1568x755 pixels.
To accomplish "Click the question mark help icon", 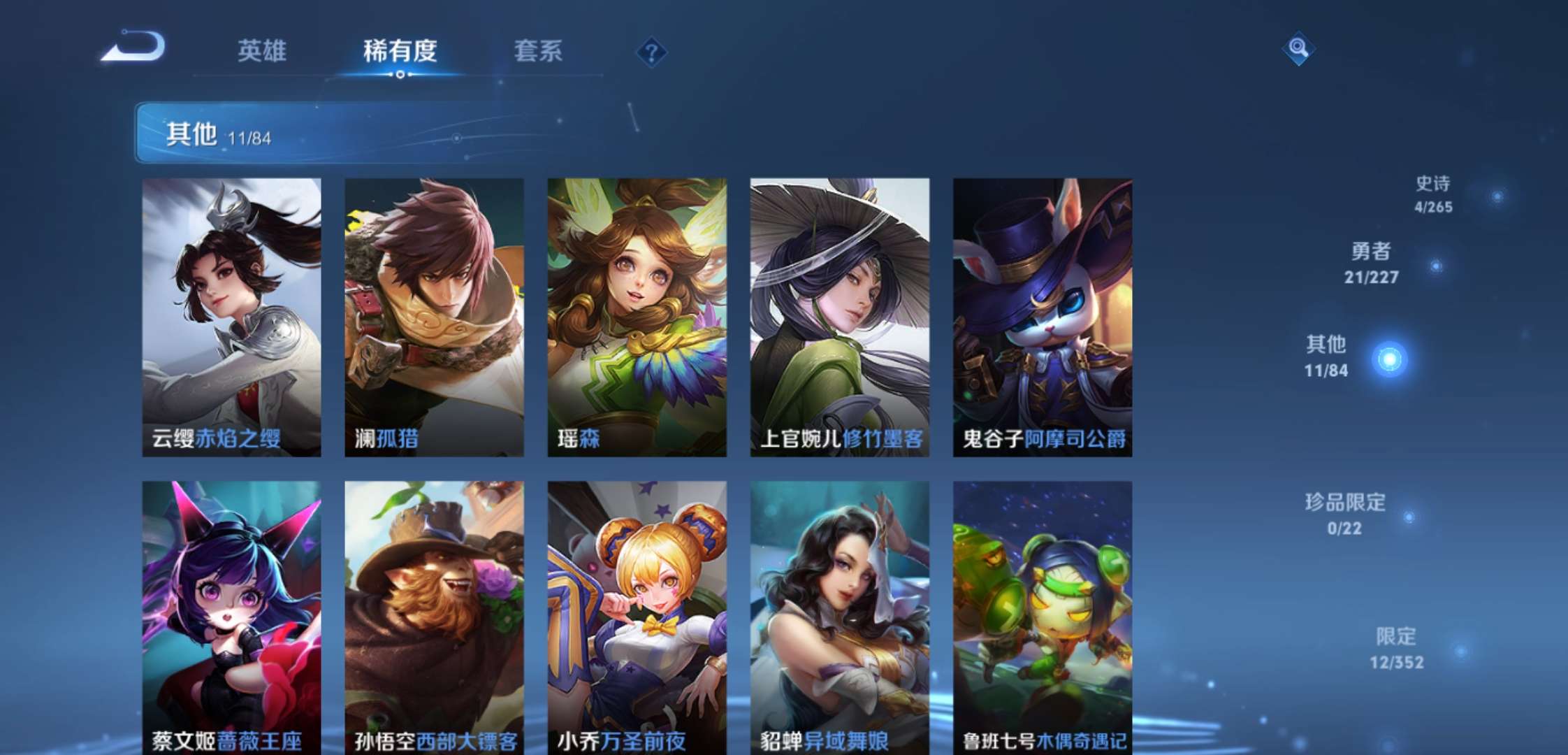I will point(653,50).
